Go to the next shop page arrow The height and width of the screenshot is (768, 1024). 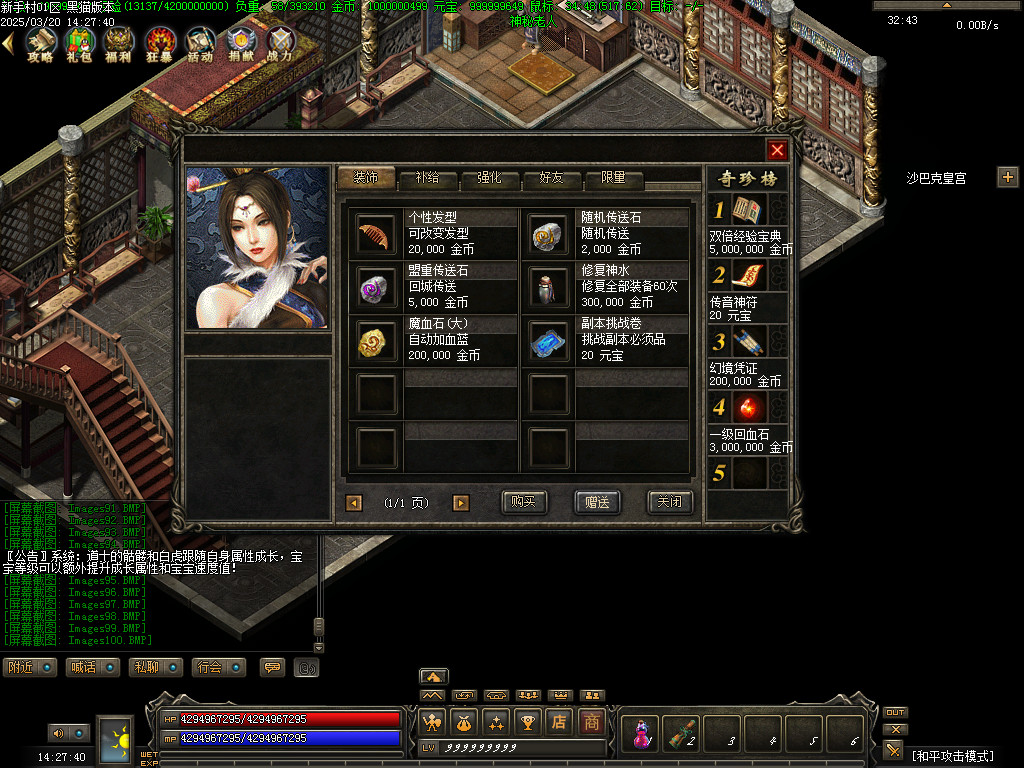pos(460,503)
